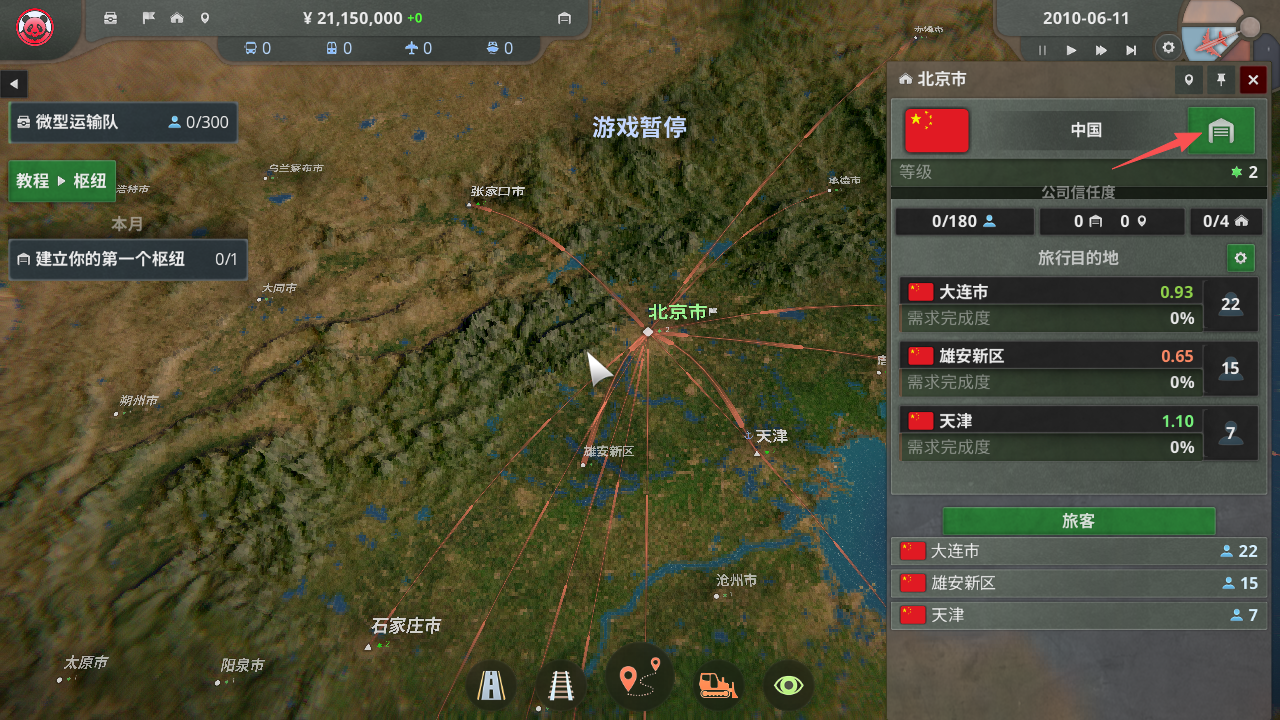Open the red panda company logo menu

pyautogui.click(x=35, y=25)
